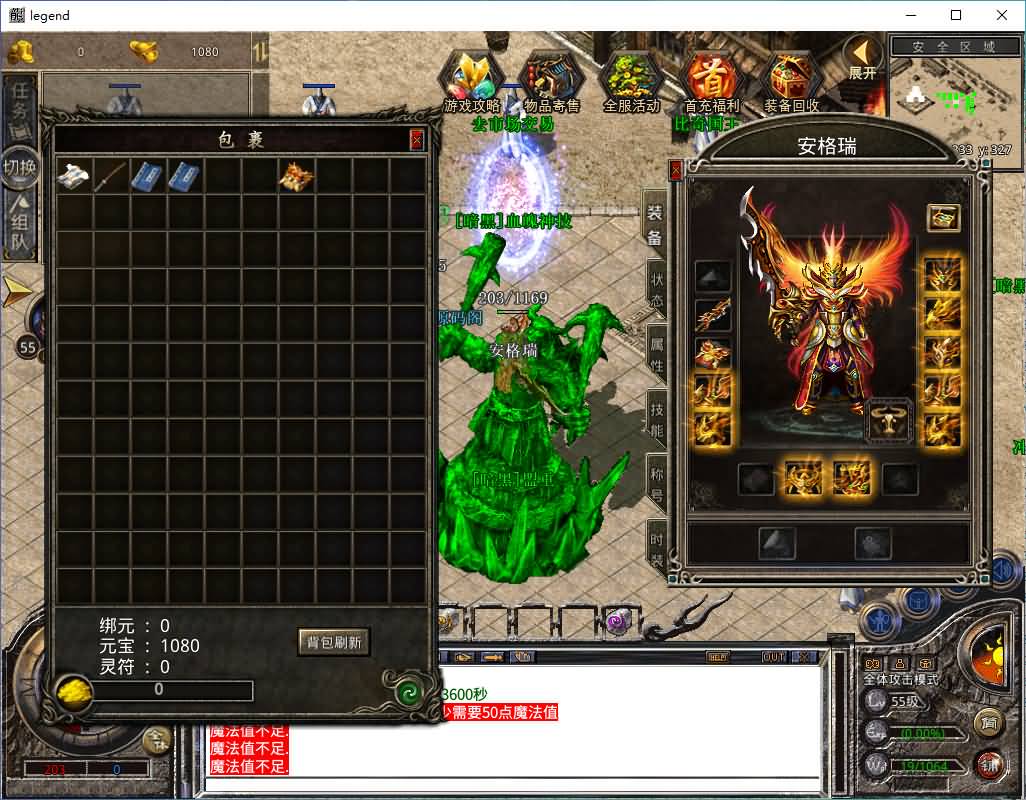Open the 全服活动 server events
The width and height of the screenshot is (1026, 800).
(631, 80)
